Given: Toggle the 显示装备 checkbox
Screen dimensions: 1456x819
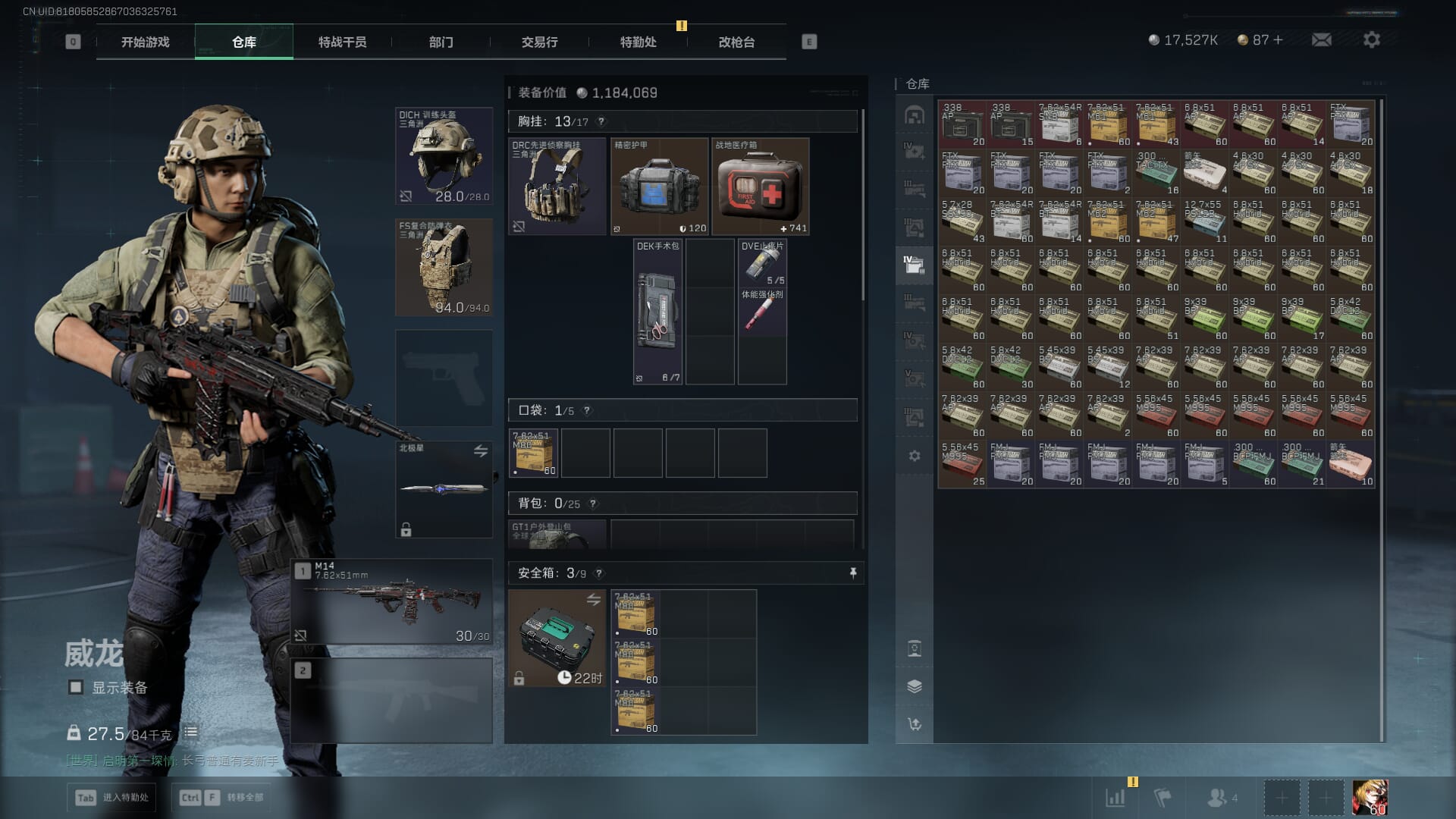Looking at the screenshot, I should coord(76,687).
